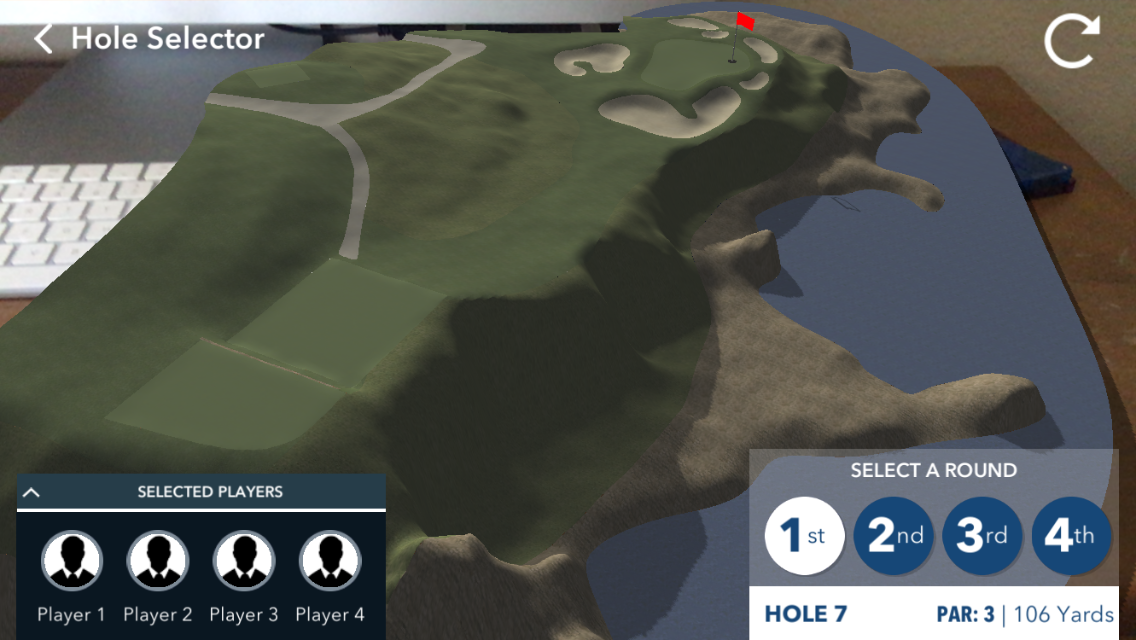Switch to the 3rd round
This screenshot has height=640, width=1136.
(982, 536)
